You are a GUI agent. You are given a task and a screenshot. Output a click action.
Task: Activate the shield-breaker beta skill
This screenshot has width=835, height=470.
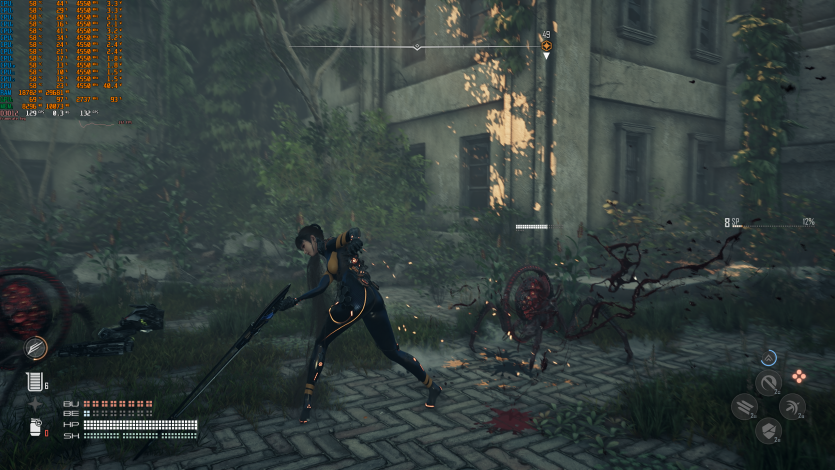click(x=768, y=431)
